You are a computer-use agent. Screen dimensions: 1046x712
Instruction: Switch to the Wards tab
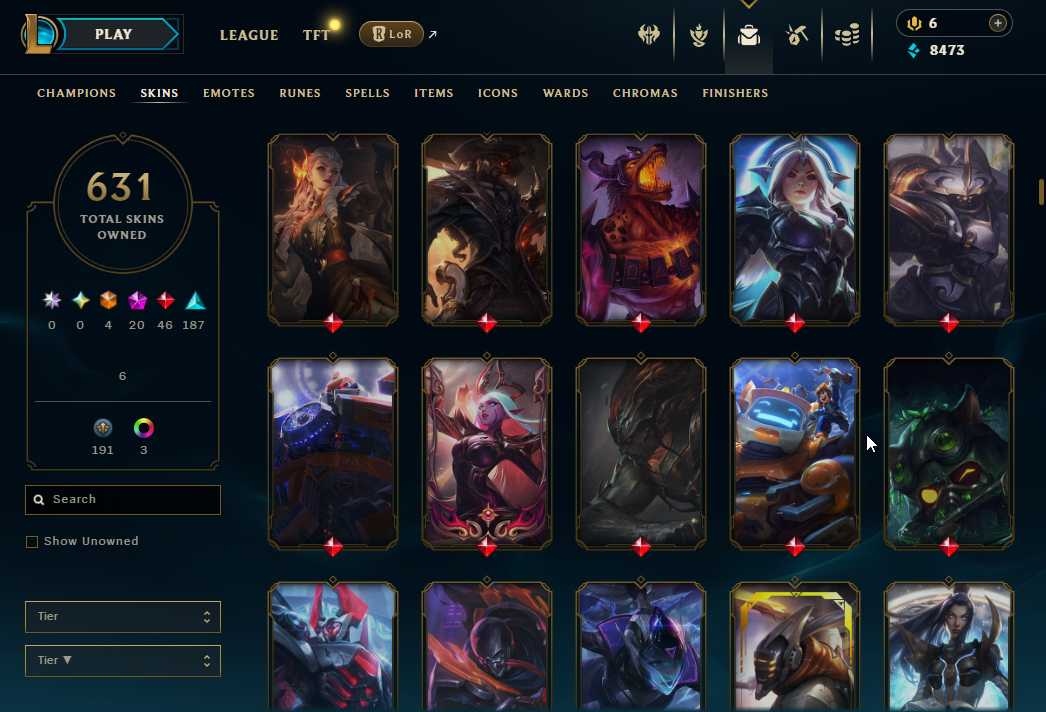point(565,93)
